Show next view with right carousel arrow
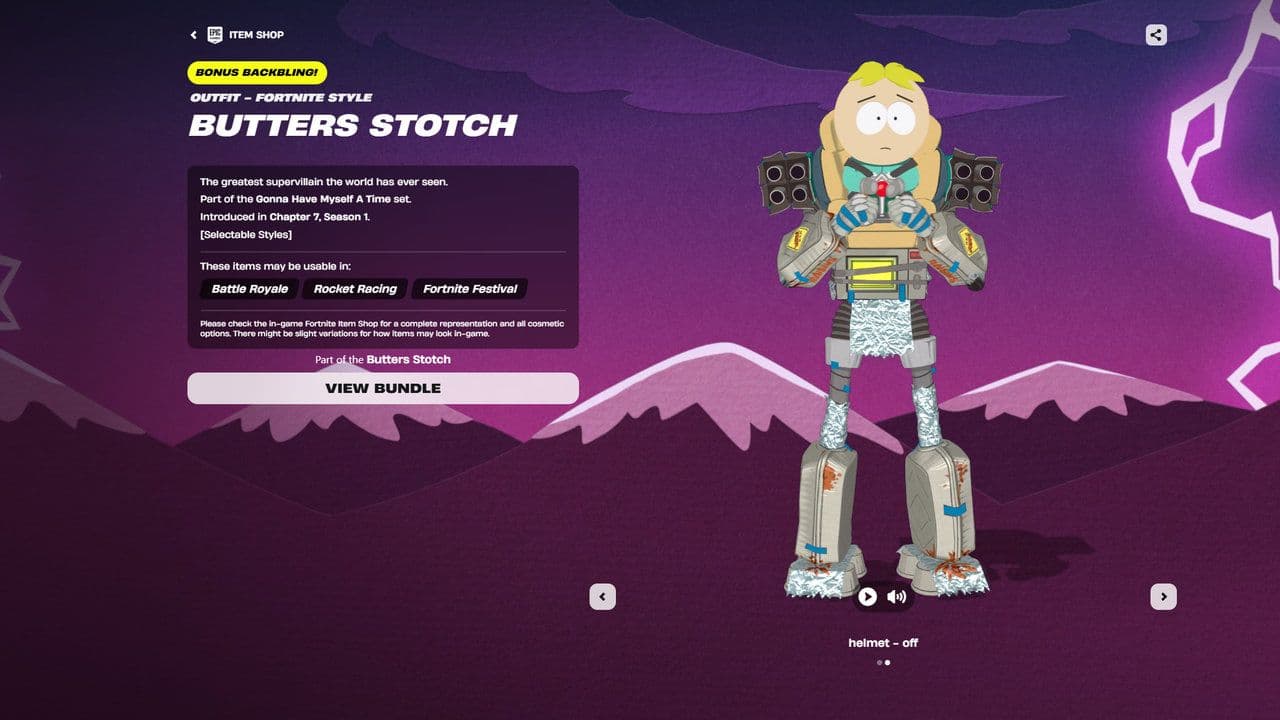This screenshot has width=1280, height=720. tap(1164, 595)
